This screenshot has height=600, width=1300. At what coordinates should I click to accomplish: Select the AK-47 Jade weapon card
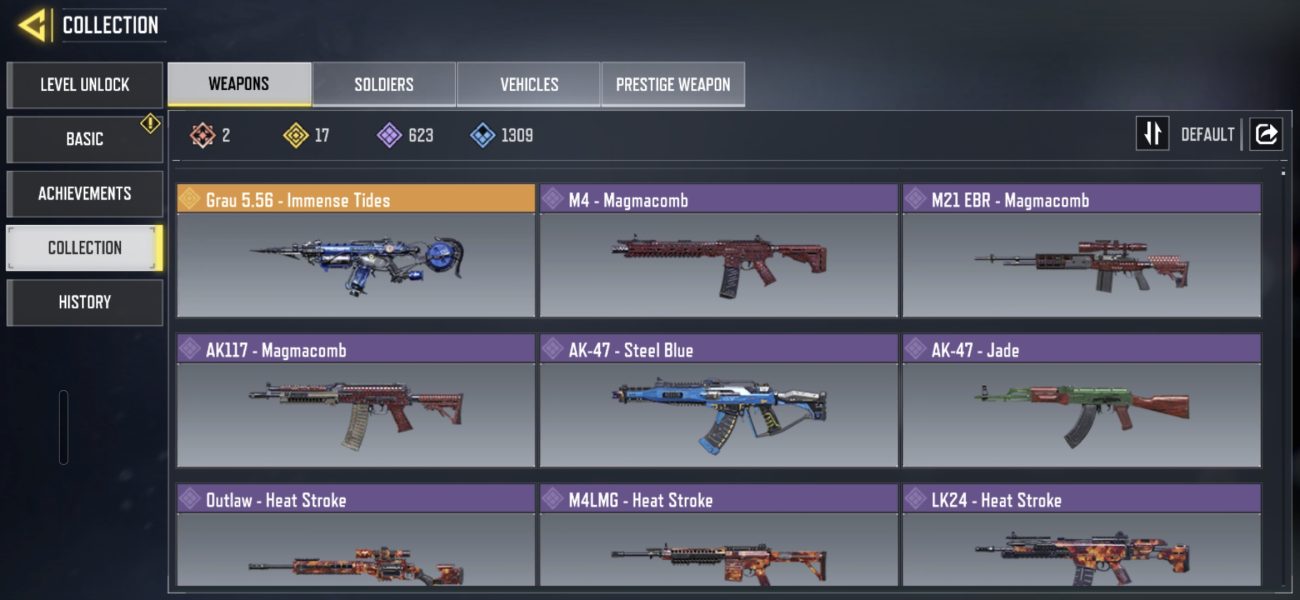(x=1081, y=401)
